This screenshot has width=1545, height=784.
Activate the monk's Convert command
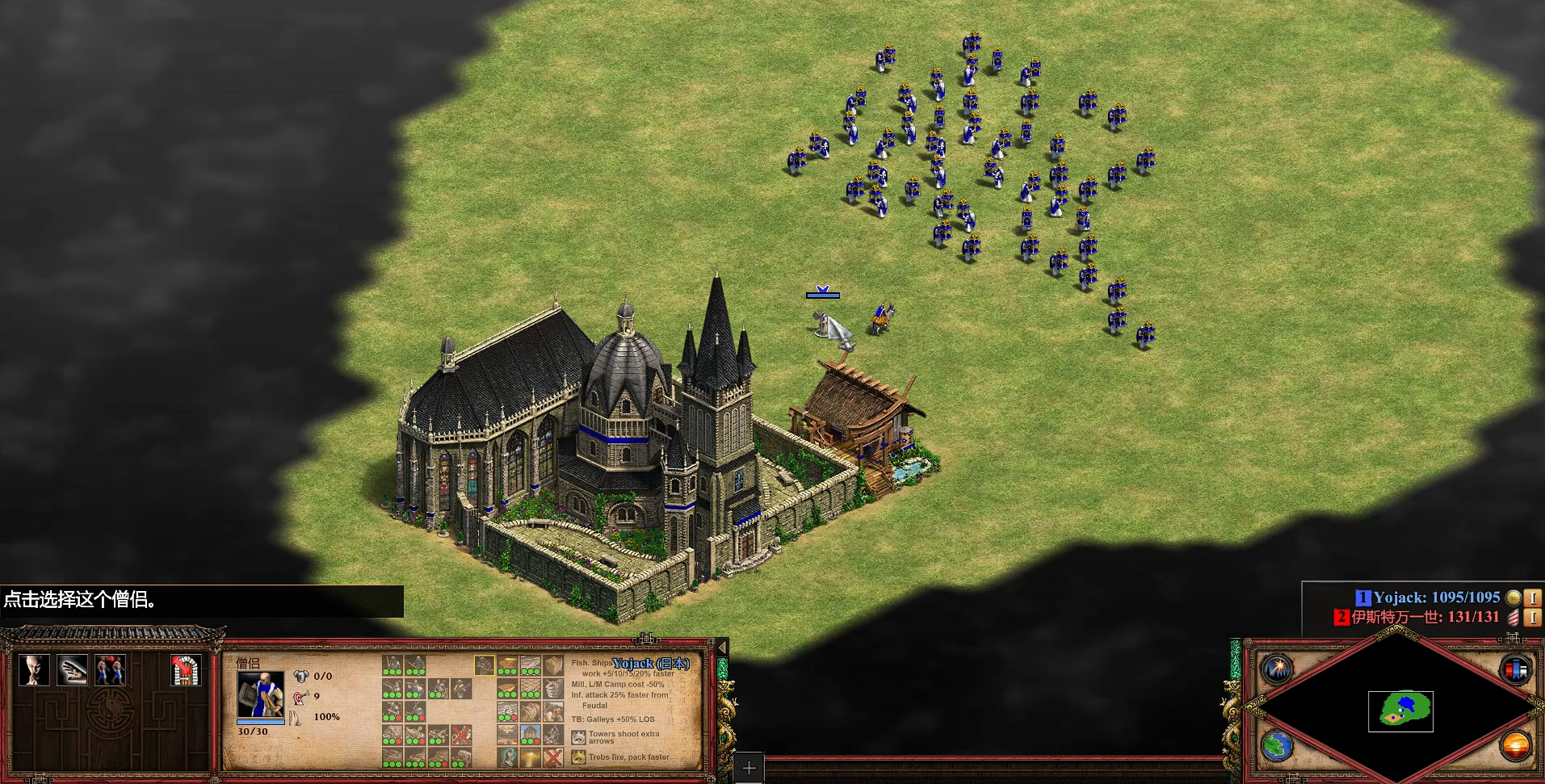pos(34,670)
